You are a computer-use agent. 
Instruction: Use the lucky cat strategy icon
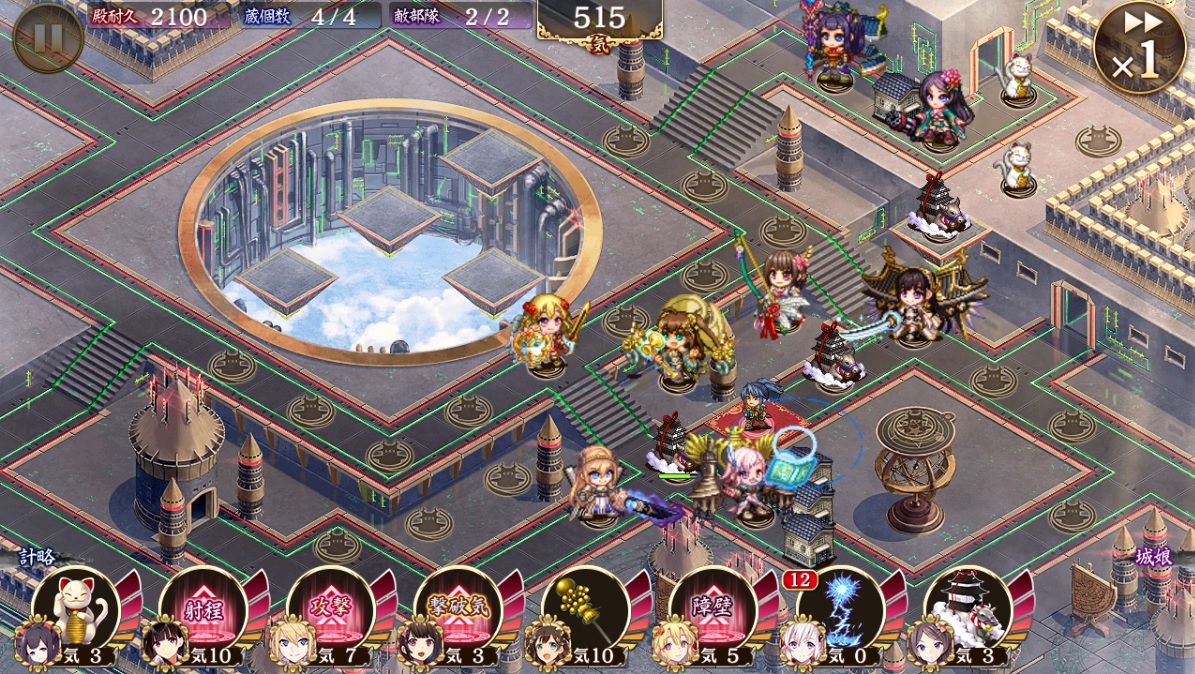click(x=76, y=609)
